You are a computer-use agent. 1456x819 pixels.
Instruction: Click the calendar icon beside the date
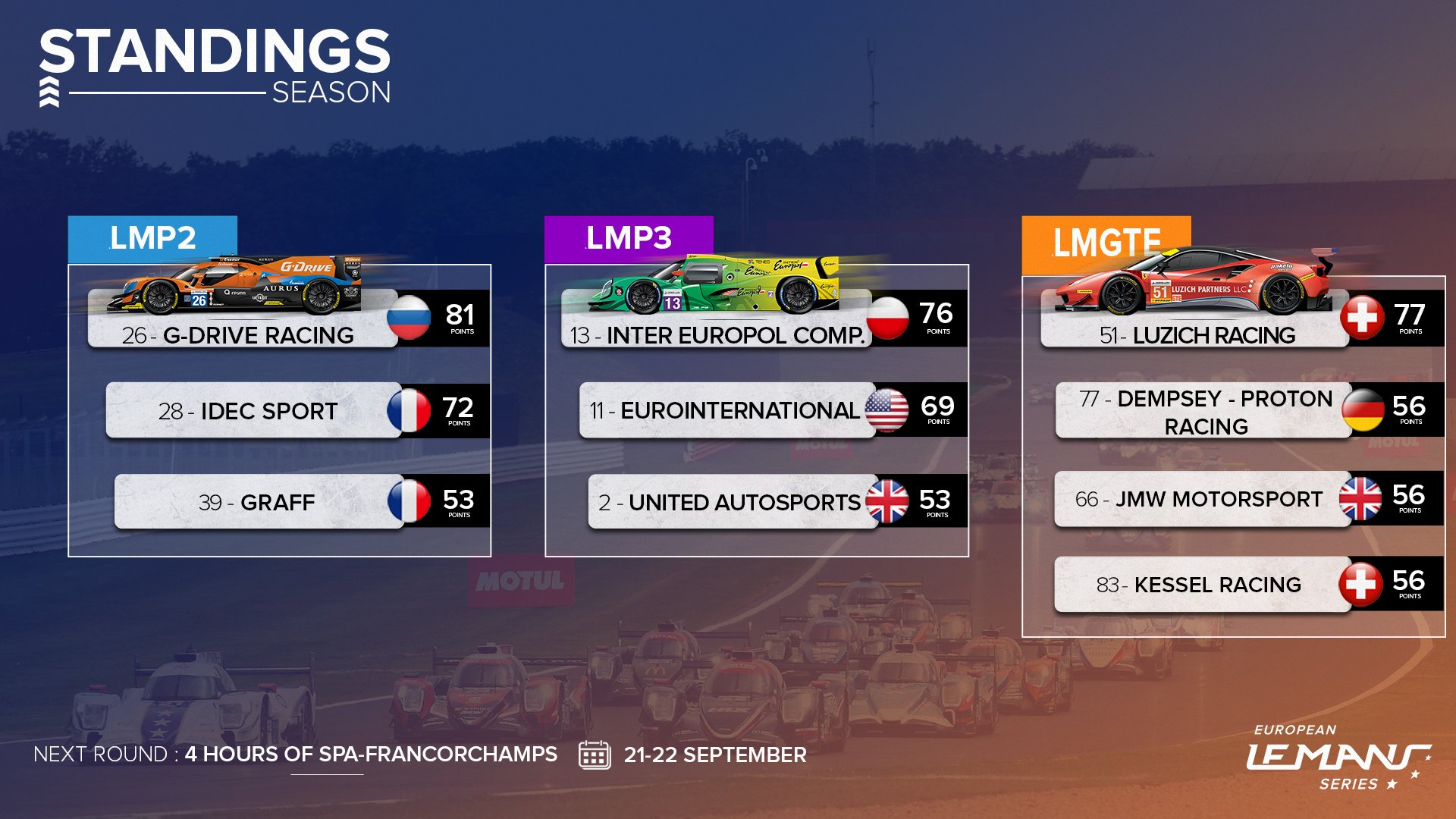(x=595, y=755)
